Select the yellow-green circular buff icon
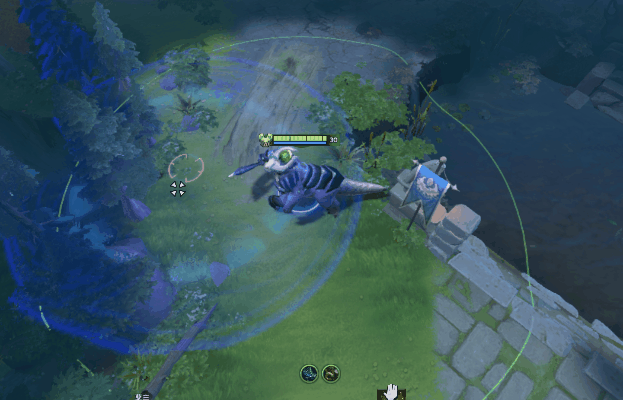This screenshot has height=400, width=623. click(x=331, y=373)
